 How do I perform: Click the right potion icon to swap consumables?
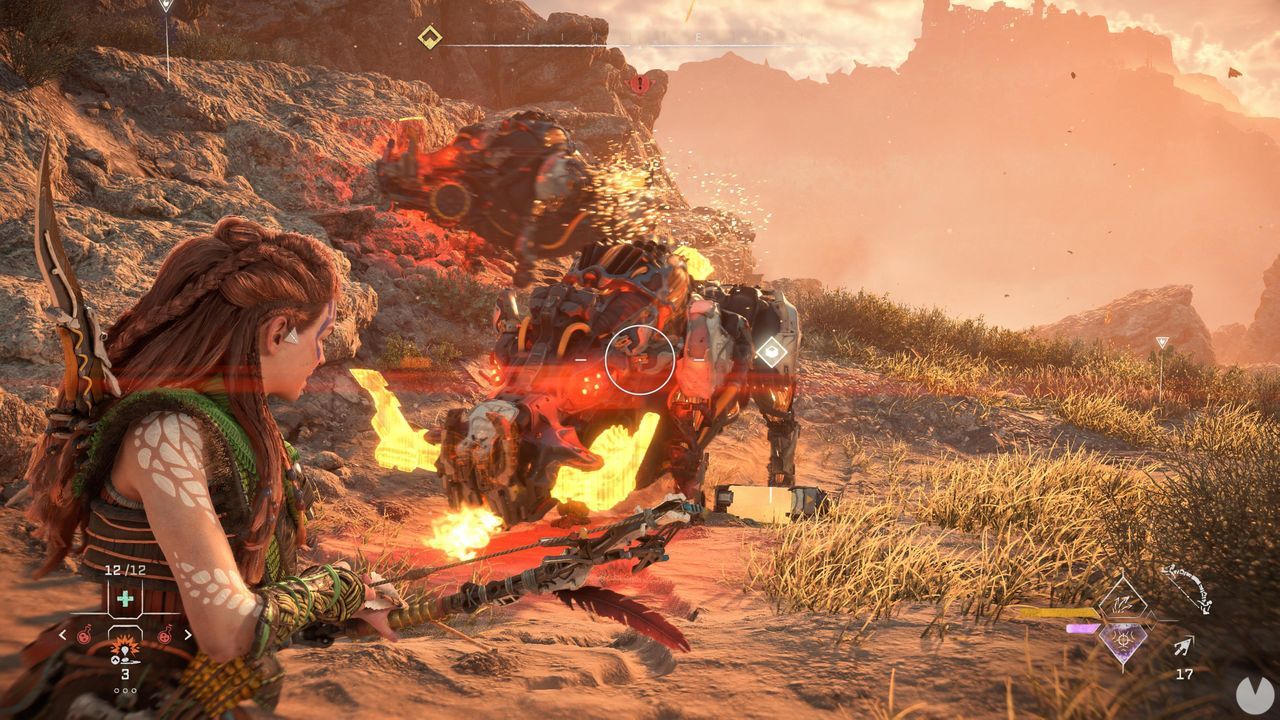tap(165, 634)
